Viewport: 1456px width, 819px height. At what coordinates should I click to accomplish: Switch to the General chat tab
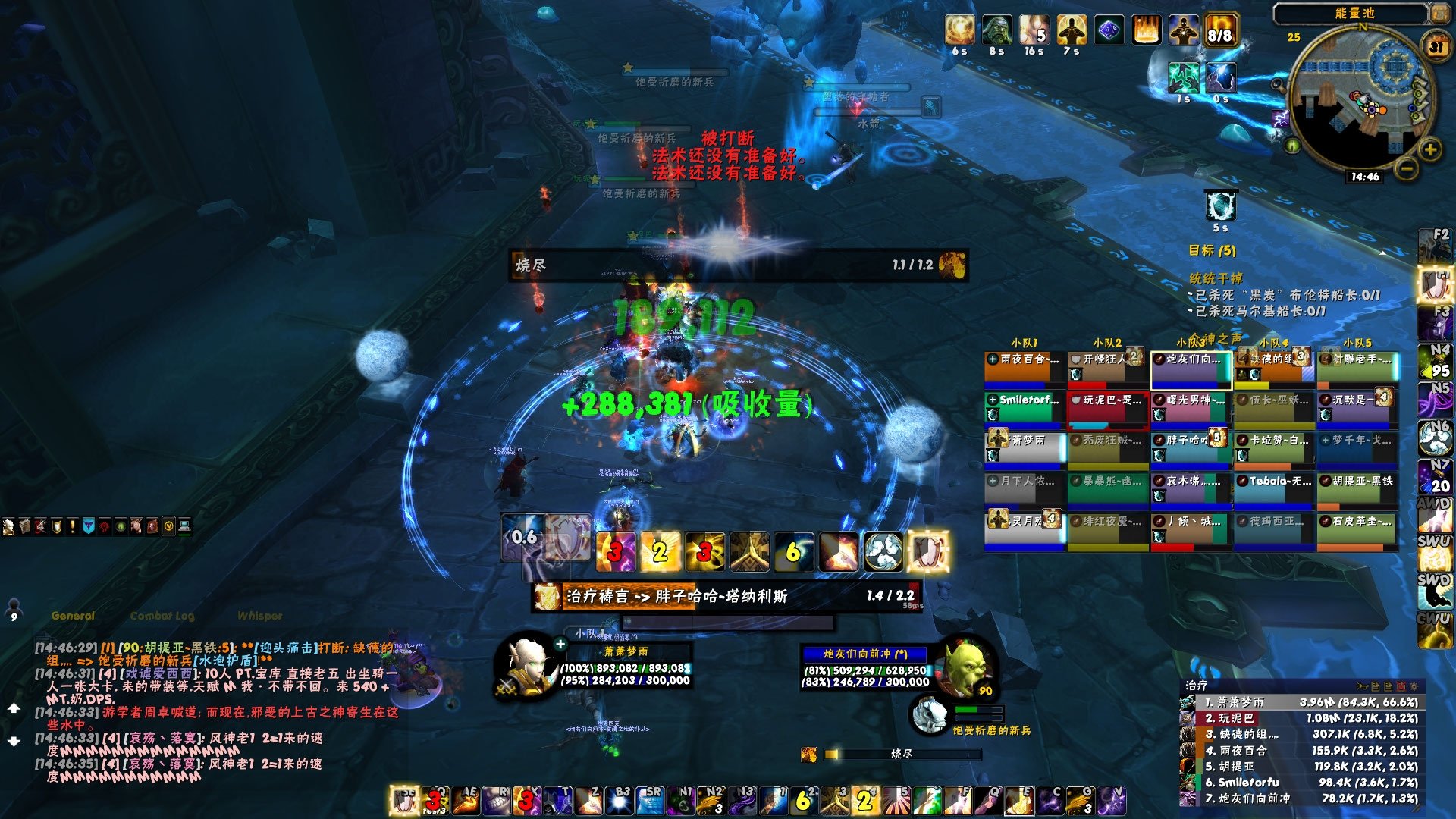[73, 616]
